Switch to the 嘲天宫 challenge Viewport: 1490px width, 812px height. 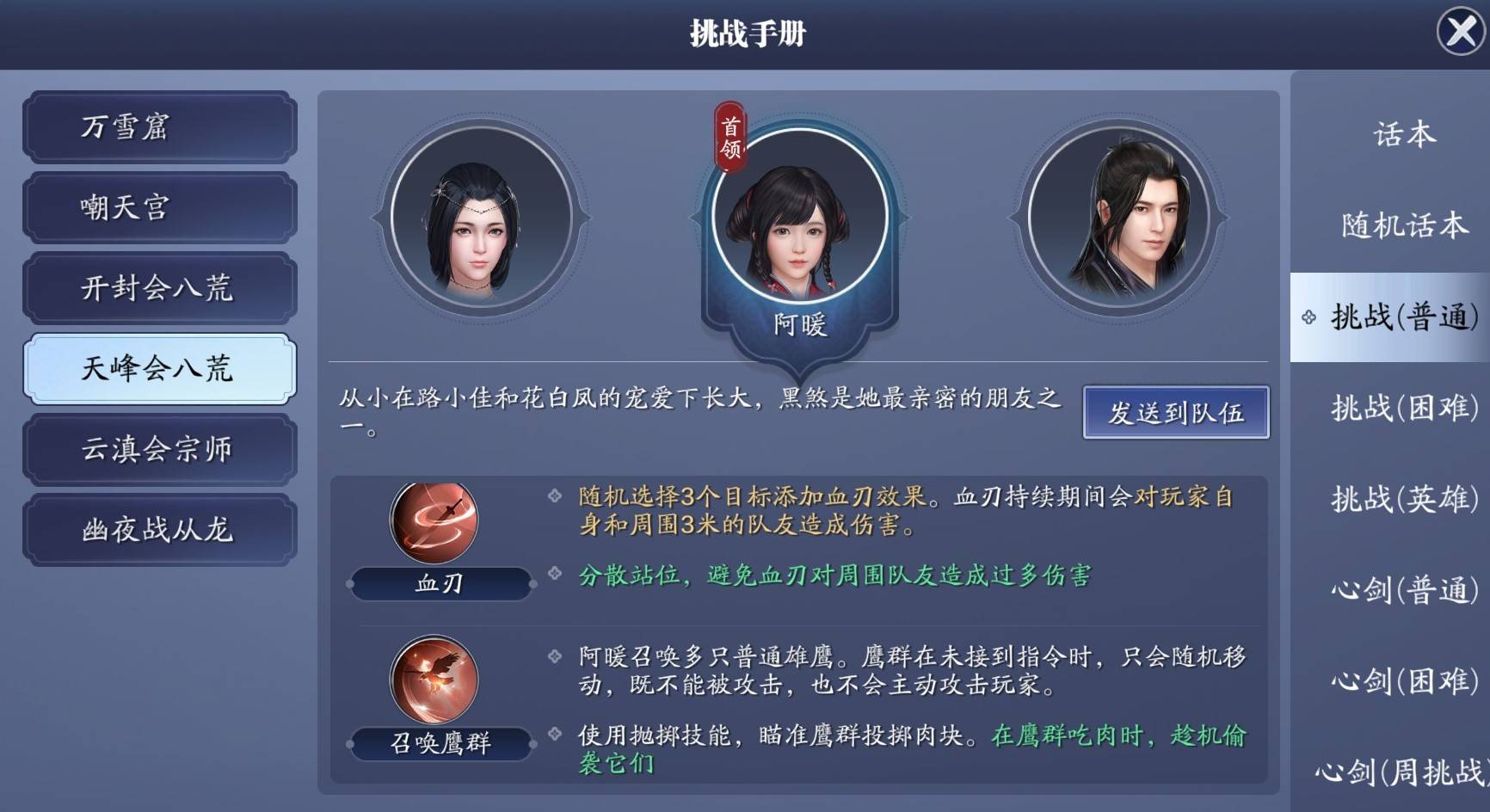coord(160,206)
